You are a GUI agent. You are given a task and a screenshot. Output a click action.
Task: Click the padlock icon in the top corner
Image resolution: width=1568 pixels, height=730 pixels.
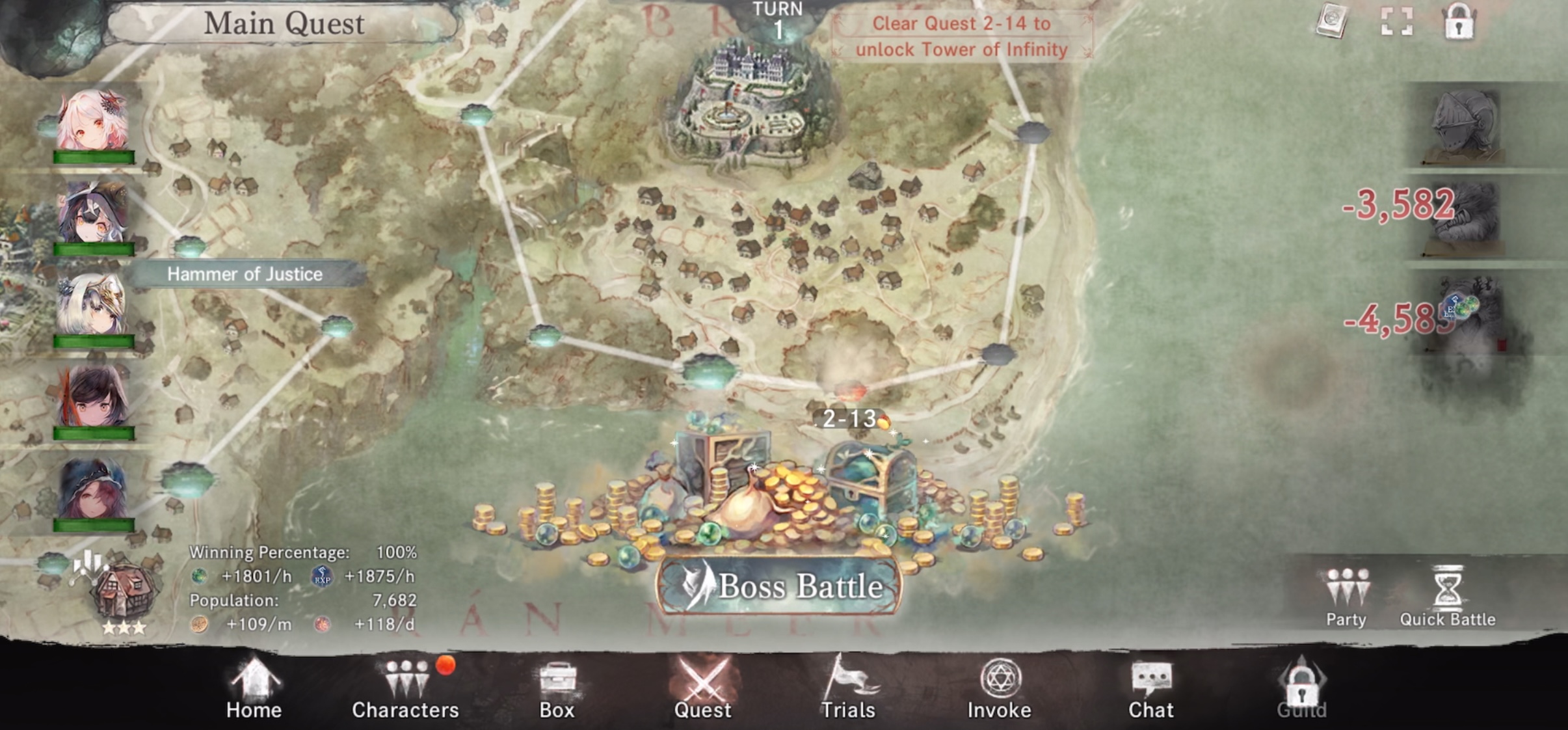click(x=1459, y=22)
